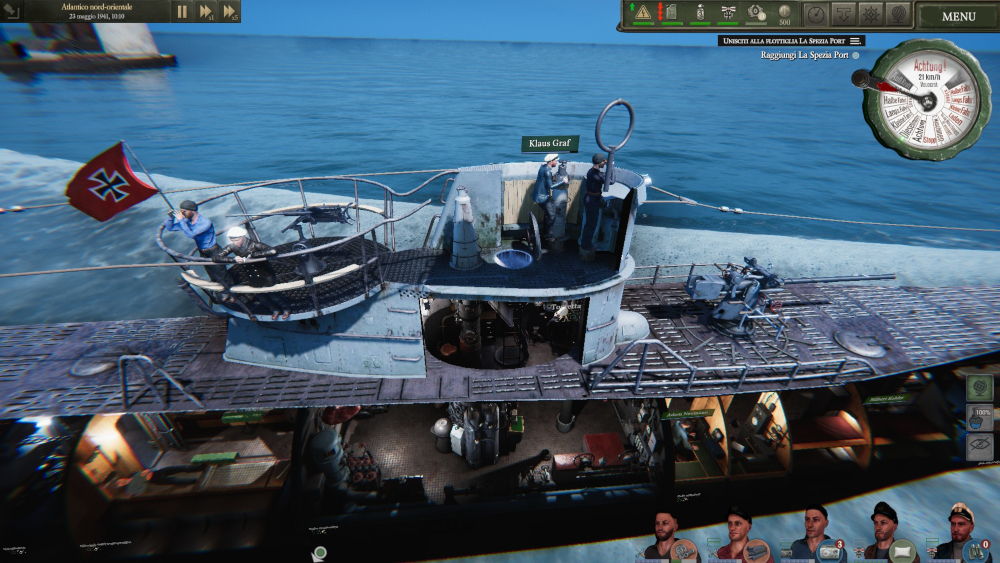This screenshot has width=1000, height=563.
Task: Select the fuel canister resource icon
Action: click(x=671, y=13)
